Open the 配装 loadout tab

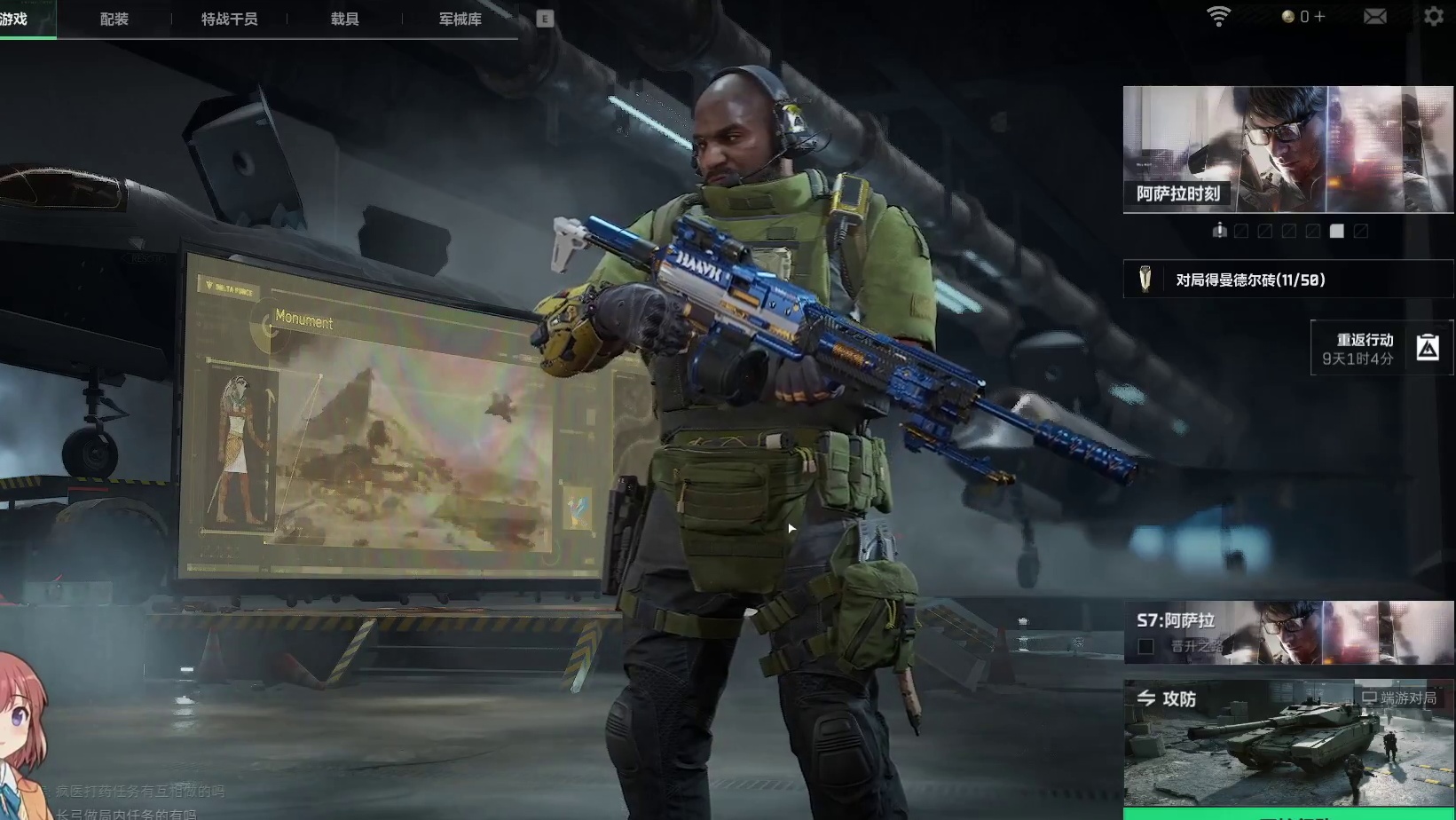[114, 19]
